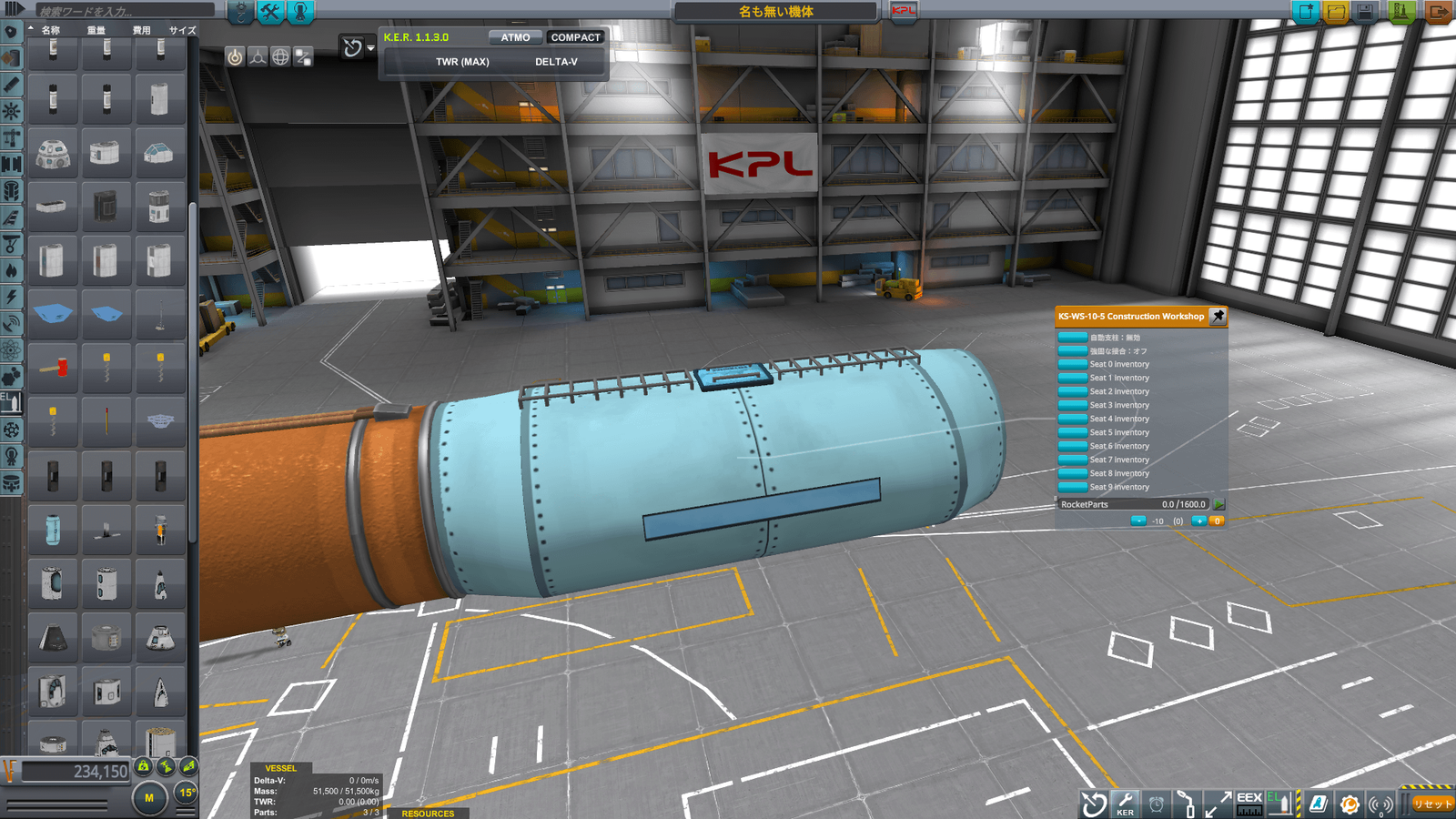1456x819 pixels.
Task: Expand the DELTA-V readout section
Action: click(558, 61)
